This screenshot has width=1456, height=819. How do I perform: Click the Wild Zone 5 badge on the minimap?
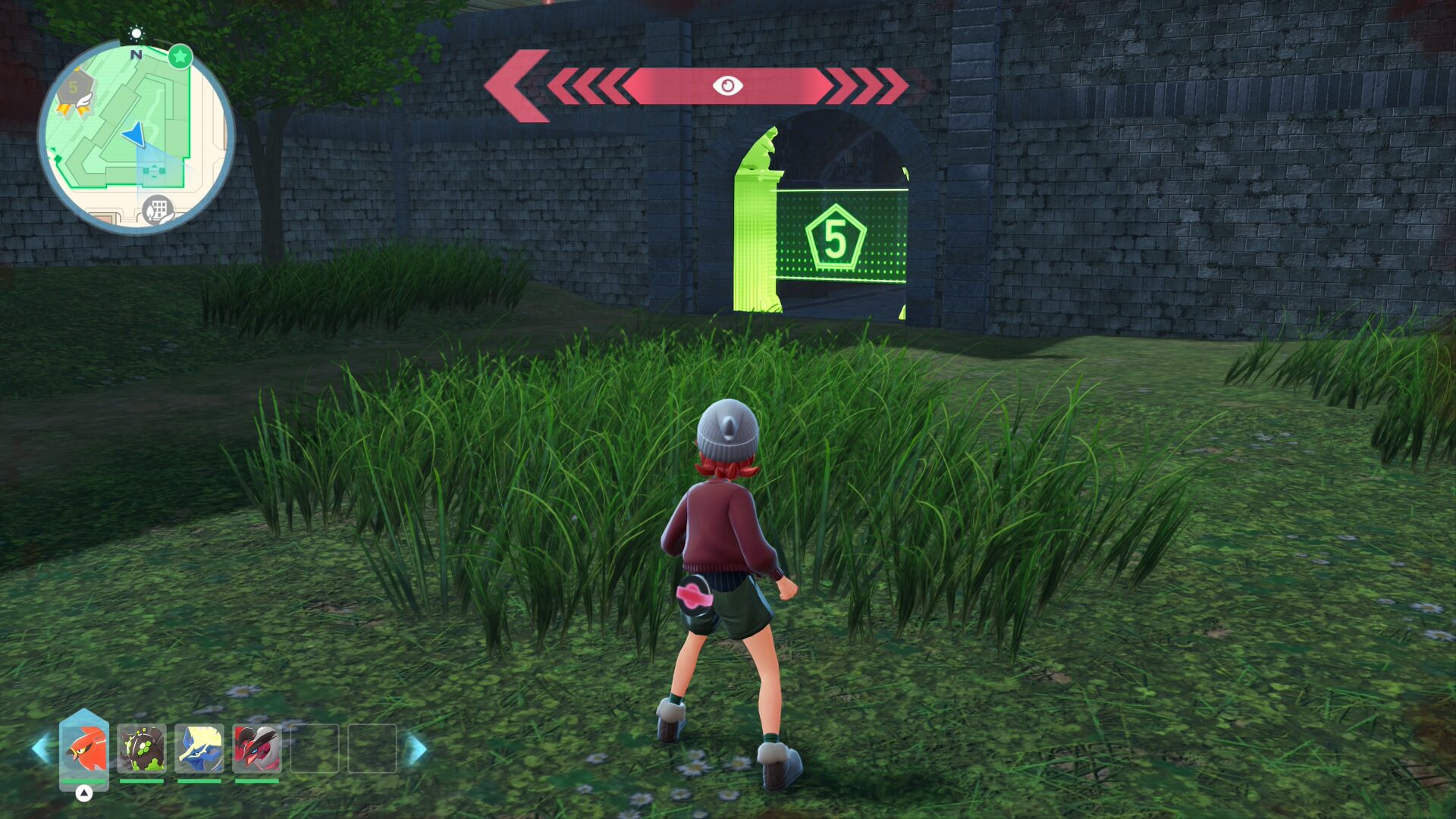point(74,89)
